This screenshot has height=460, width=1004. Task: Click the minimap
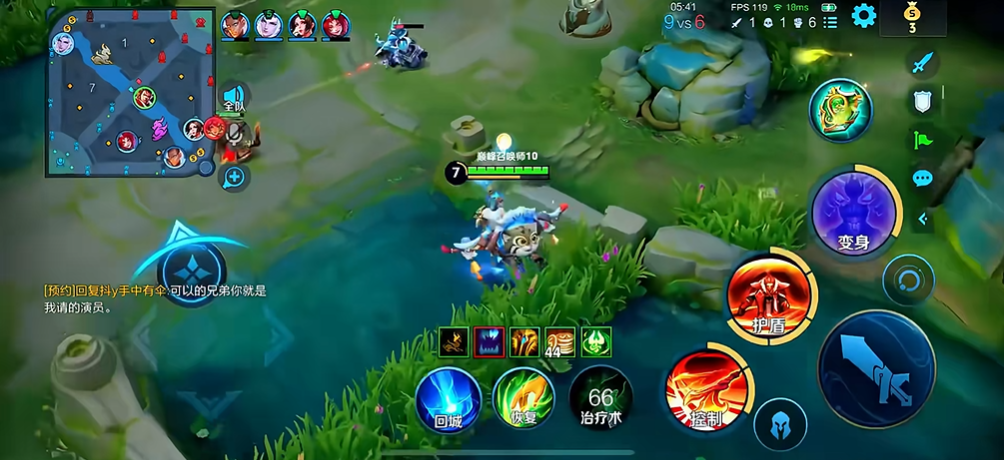[x=130, y=92]
